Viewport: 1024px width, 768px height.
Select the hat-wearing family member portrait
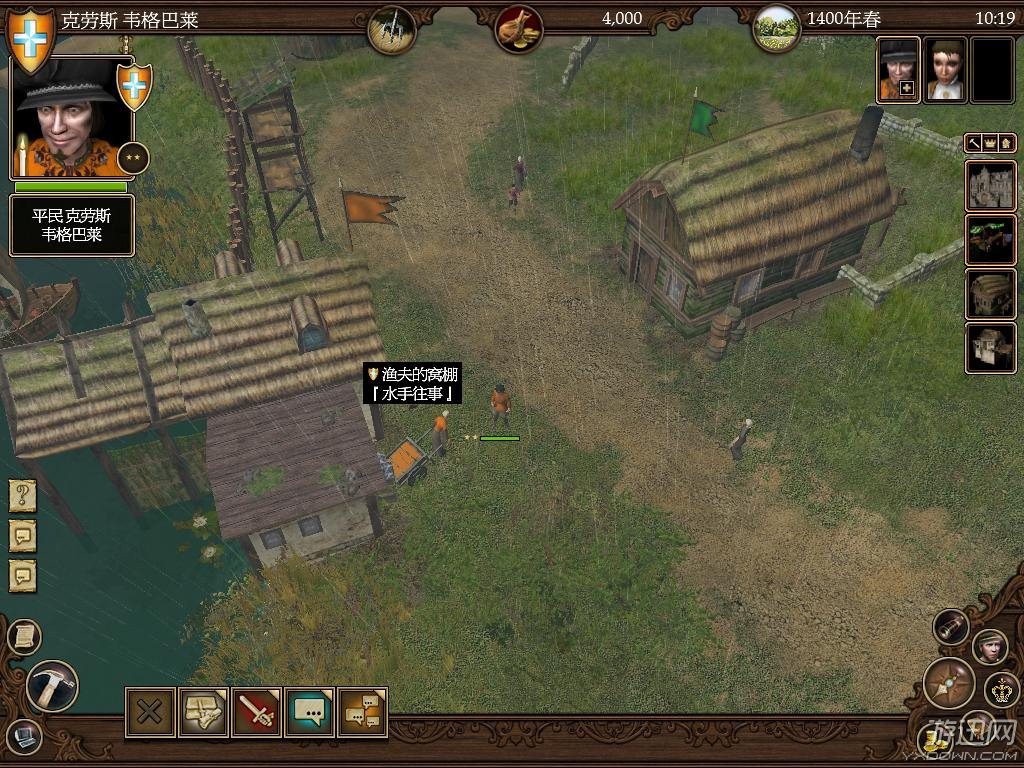click(898, 70)
